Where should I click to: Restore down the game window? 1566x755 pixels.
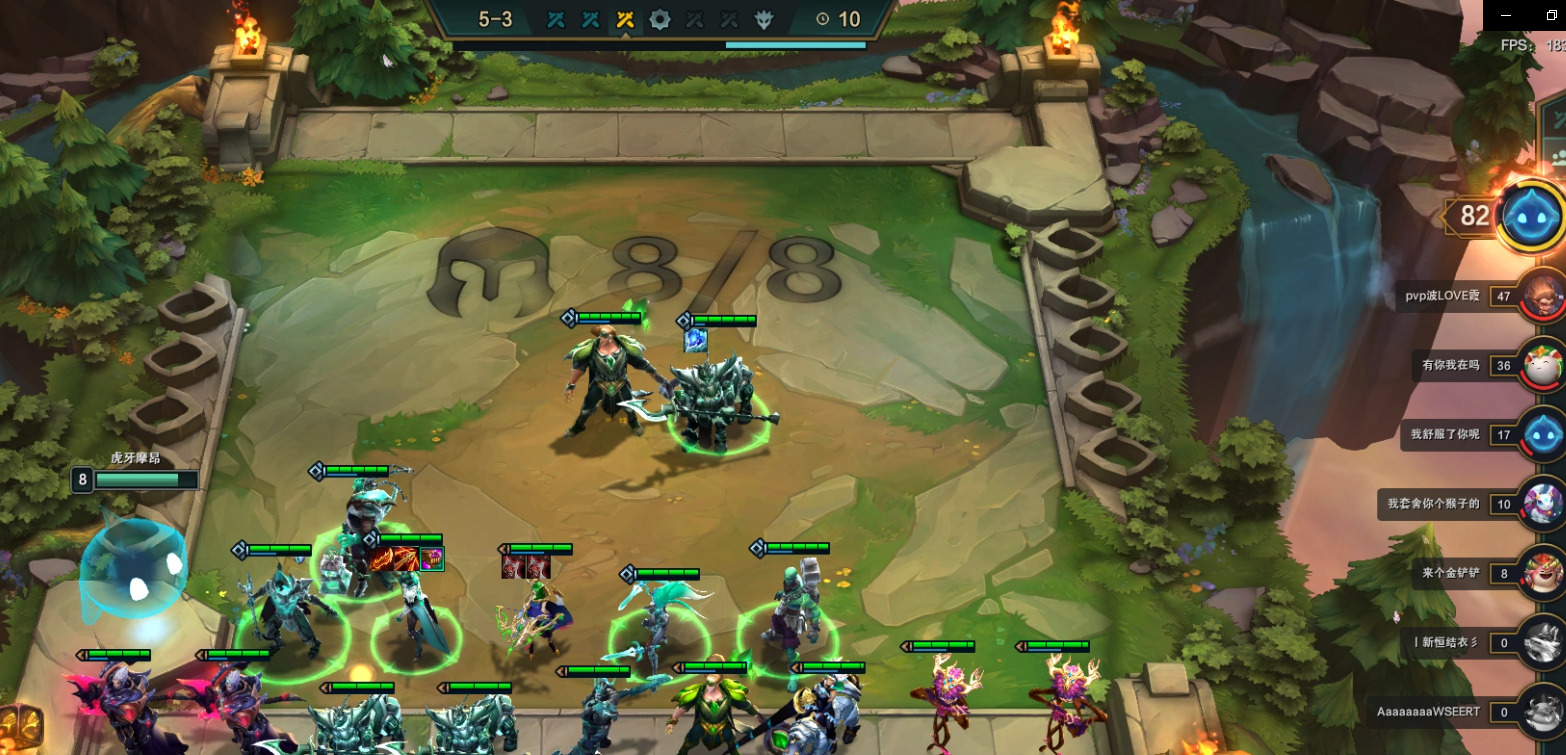coord(1551,16)
